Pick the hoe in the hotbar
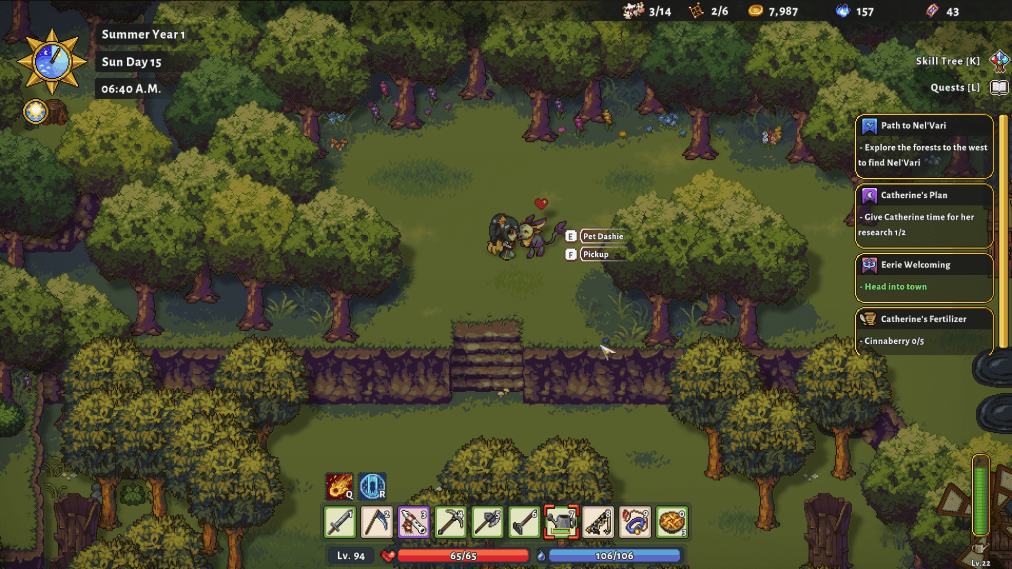The height and width of the screenshot is (569, 1012). 524,522
